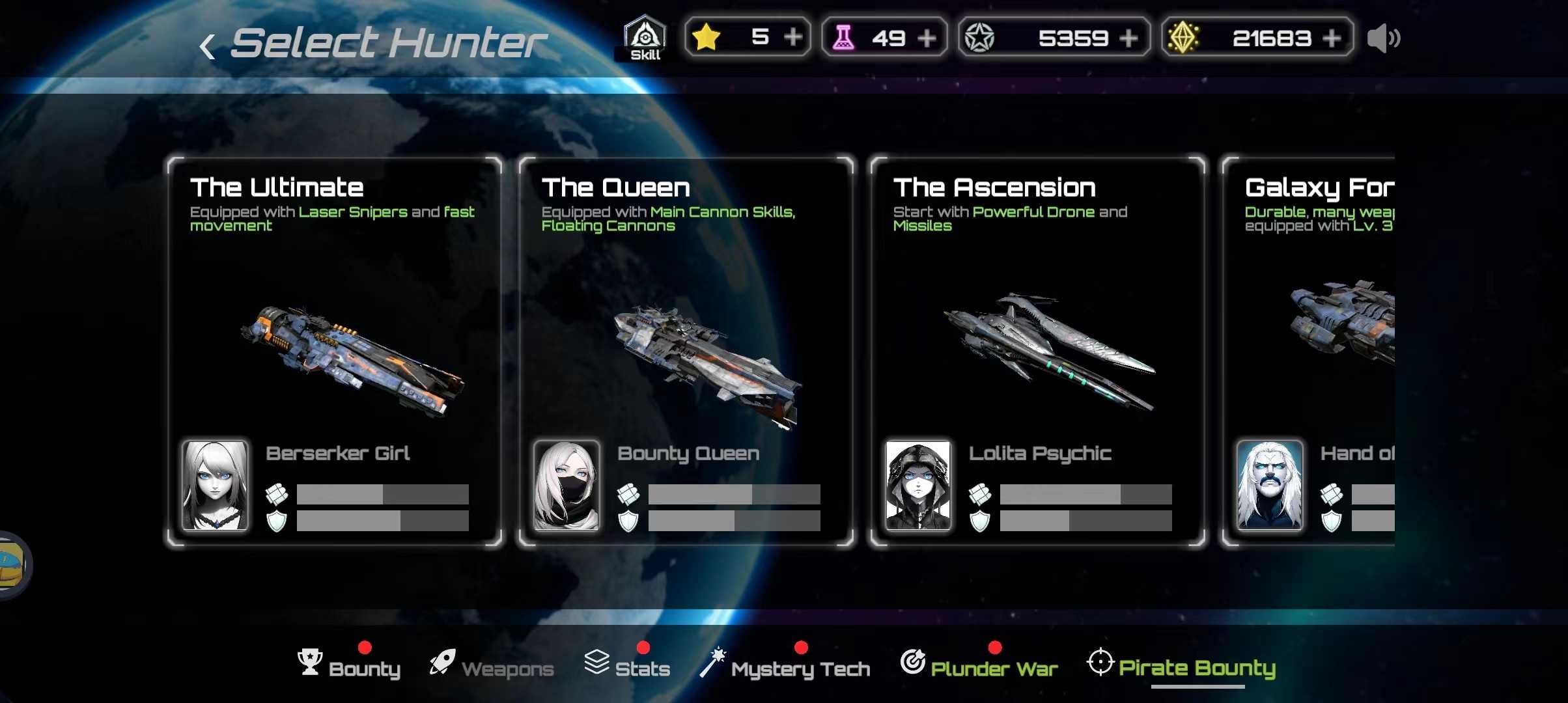Select the Pirate Bounty tab
Screen dimensions: 1568x703
click(x=1181, y=667)
